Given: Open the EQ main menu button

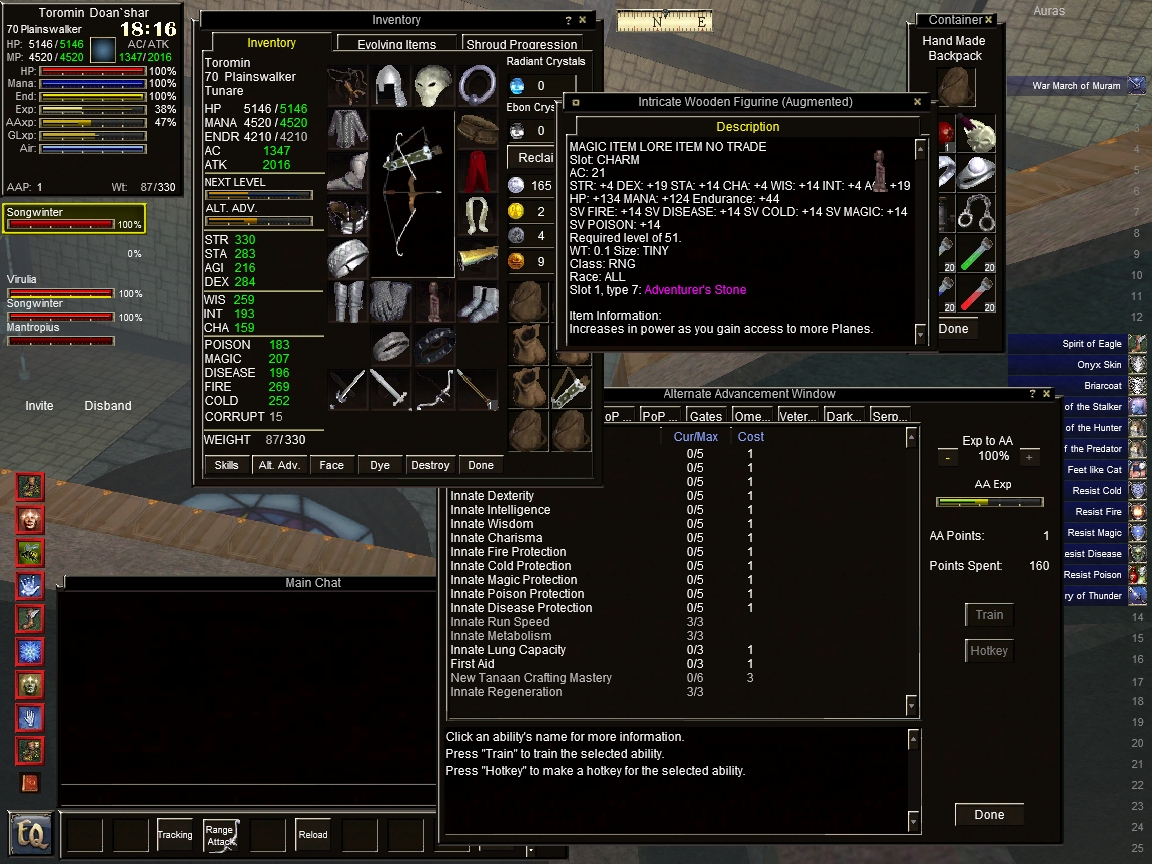Looking at the screenshot, I should [x=30, y=833].
